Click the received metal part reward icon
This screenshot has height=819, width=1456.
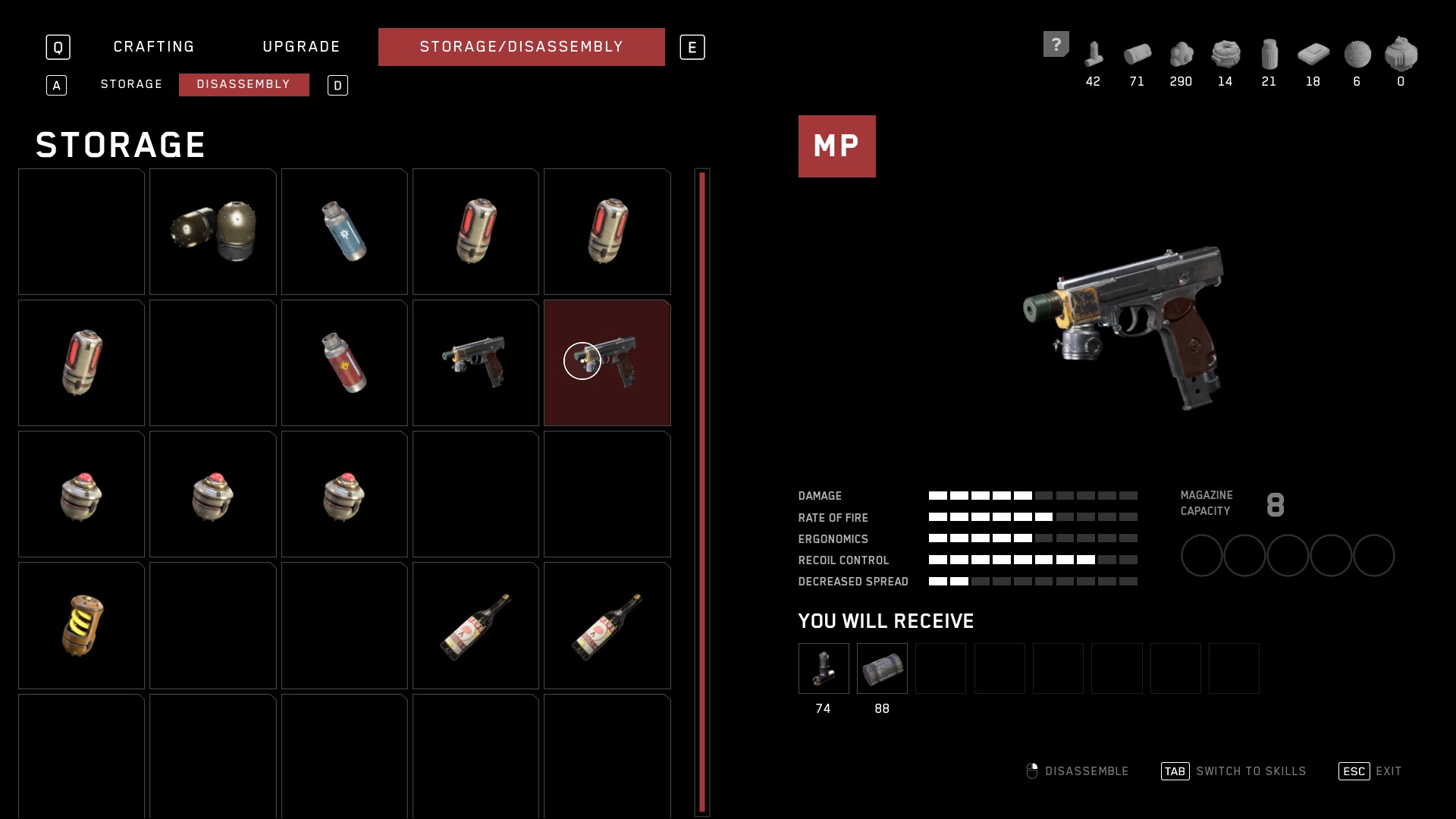coord(824,668)
